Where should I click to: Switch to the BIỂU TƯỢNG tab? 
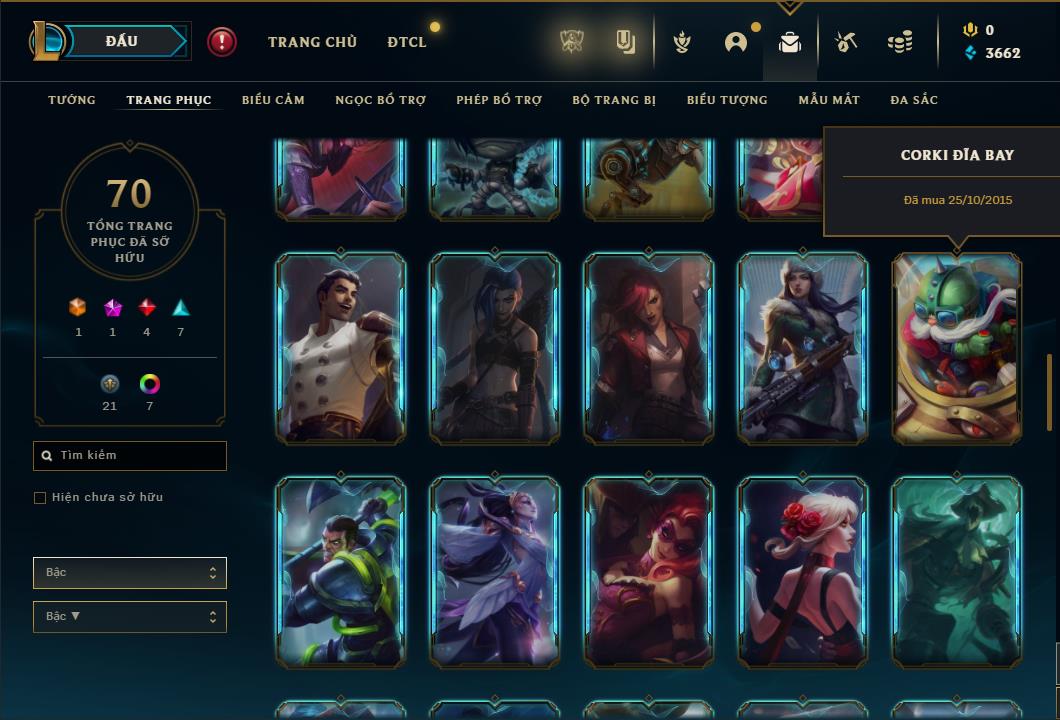point(727,100)
